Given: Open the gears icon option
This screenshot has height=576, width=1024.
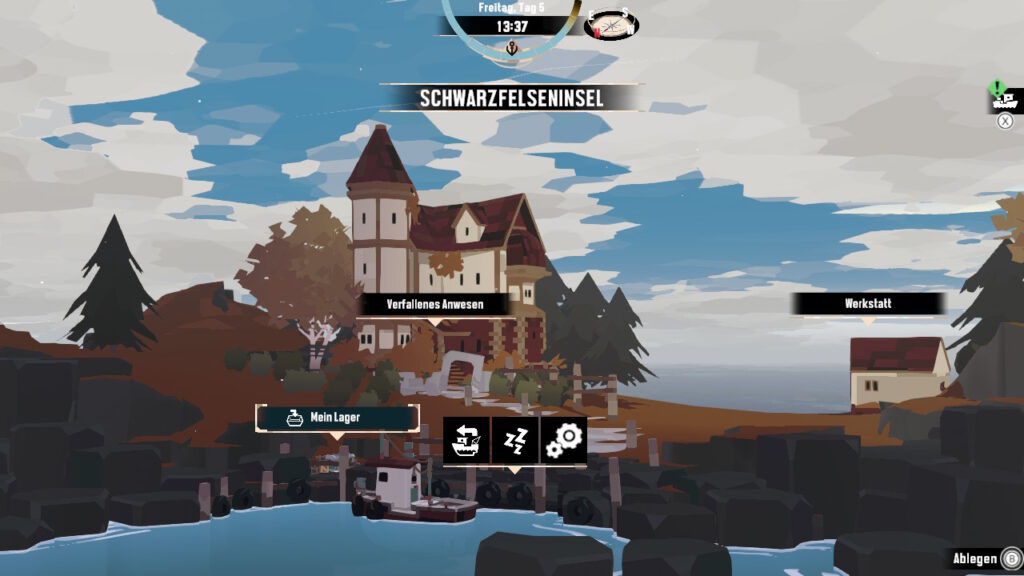Looking at the screenshot, I should tap(563, 440).
